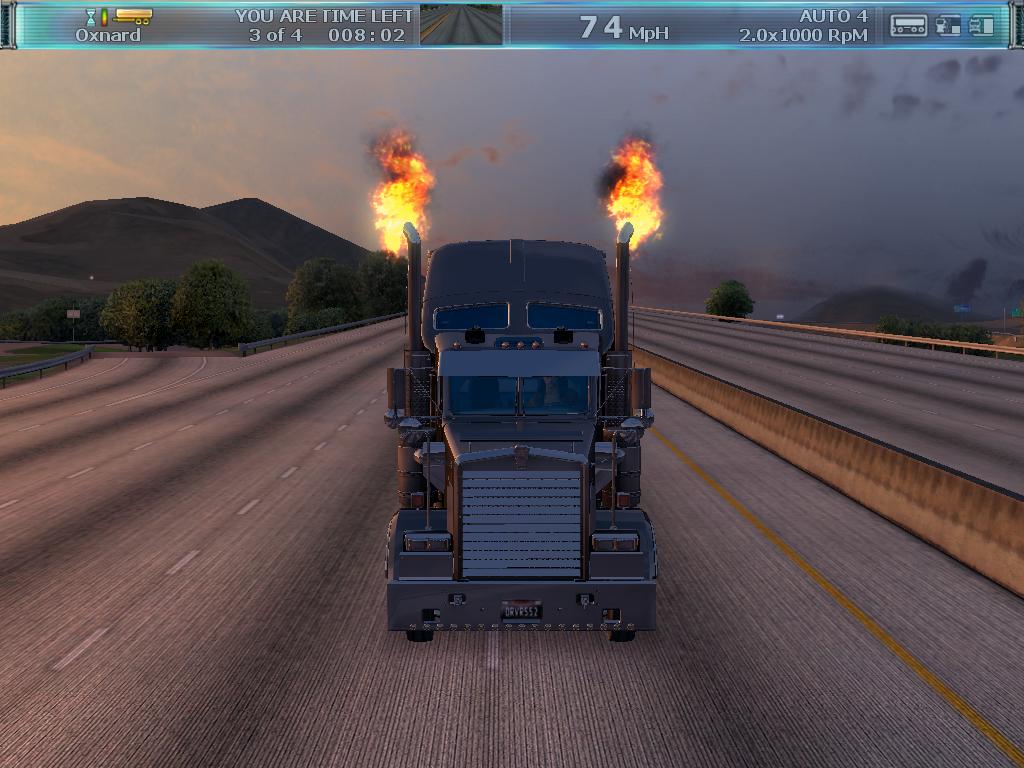Screen dimensions: 1024x768
Task: Click the truck and trailer hitch icon
Action: pyautogui.click(x=948, y=26)
